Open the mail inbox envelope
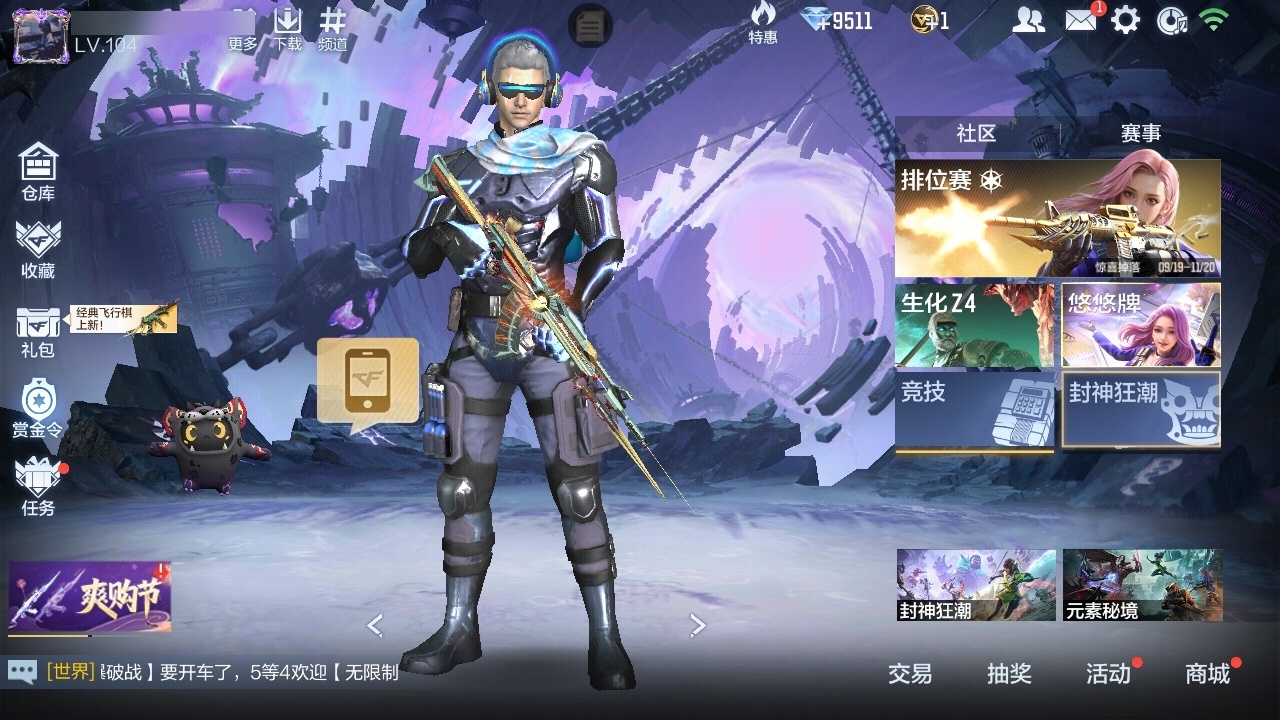 [x=1081, y=20]
